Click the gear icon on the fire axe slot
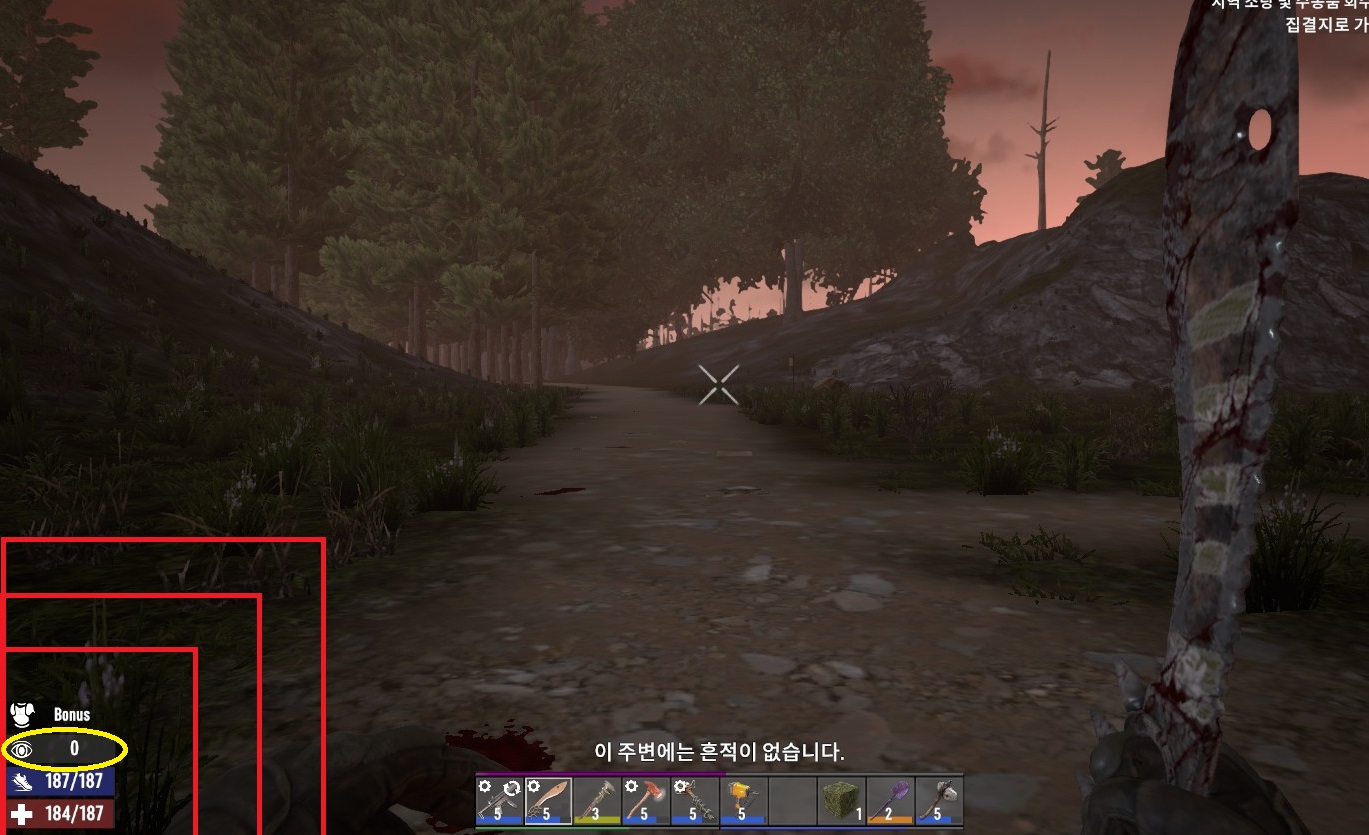This screenshot has height=835, width=1369. coord(633,787)
